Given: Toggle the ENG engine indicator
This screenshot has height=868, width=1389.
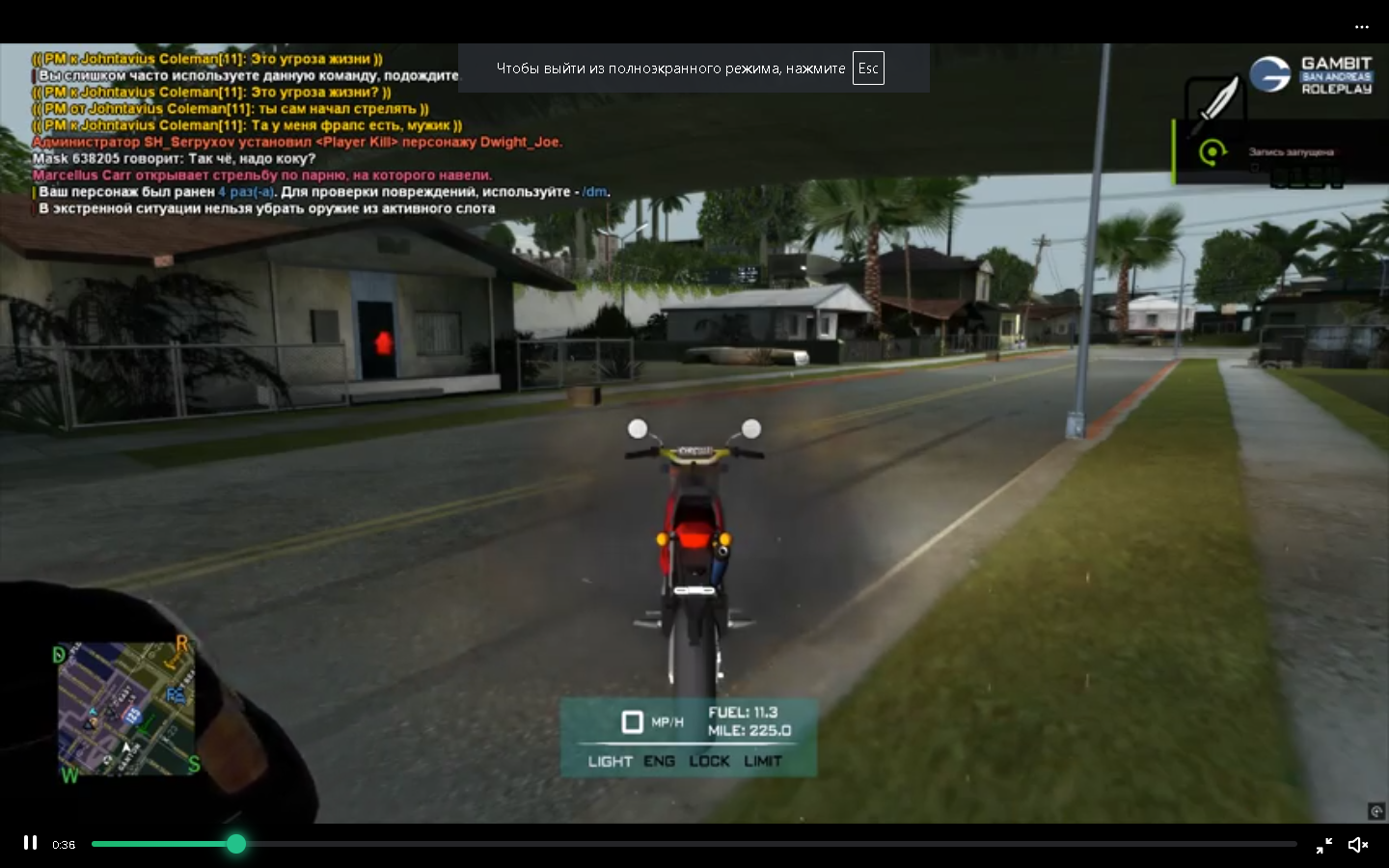Looking at the screenshot, I should tap(660, 761).
